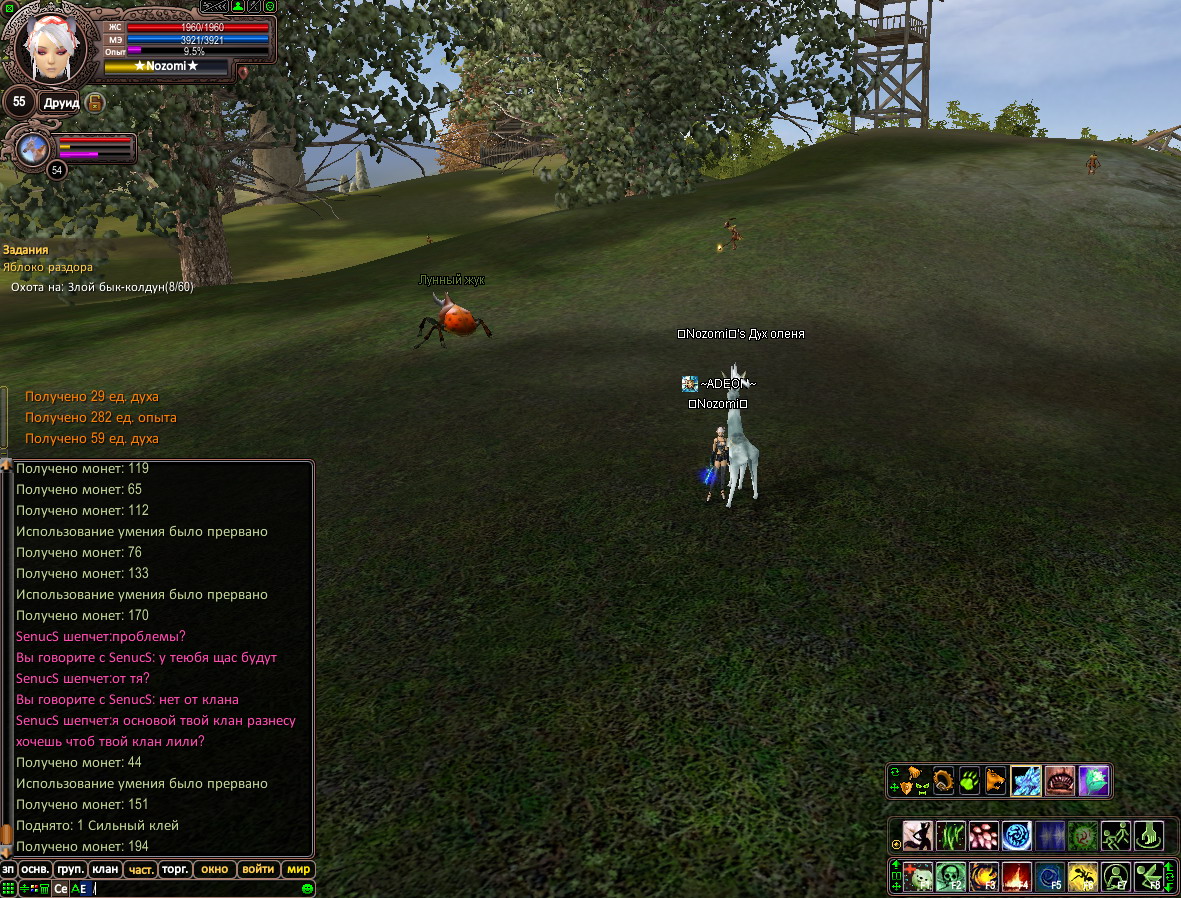This screenshot has width=1181, height=898.
Task: Switch to the груп. chat tab
Action: pos(69,869)
